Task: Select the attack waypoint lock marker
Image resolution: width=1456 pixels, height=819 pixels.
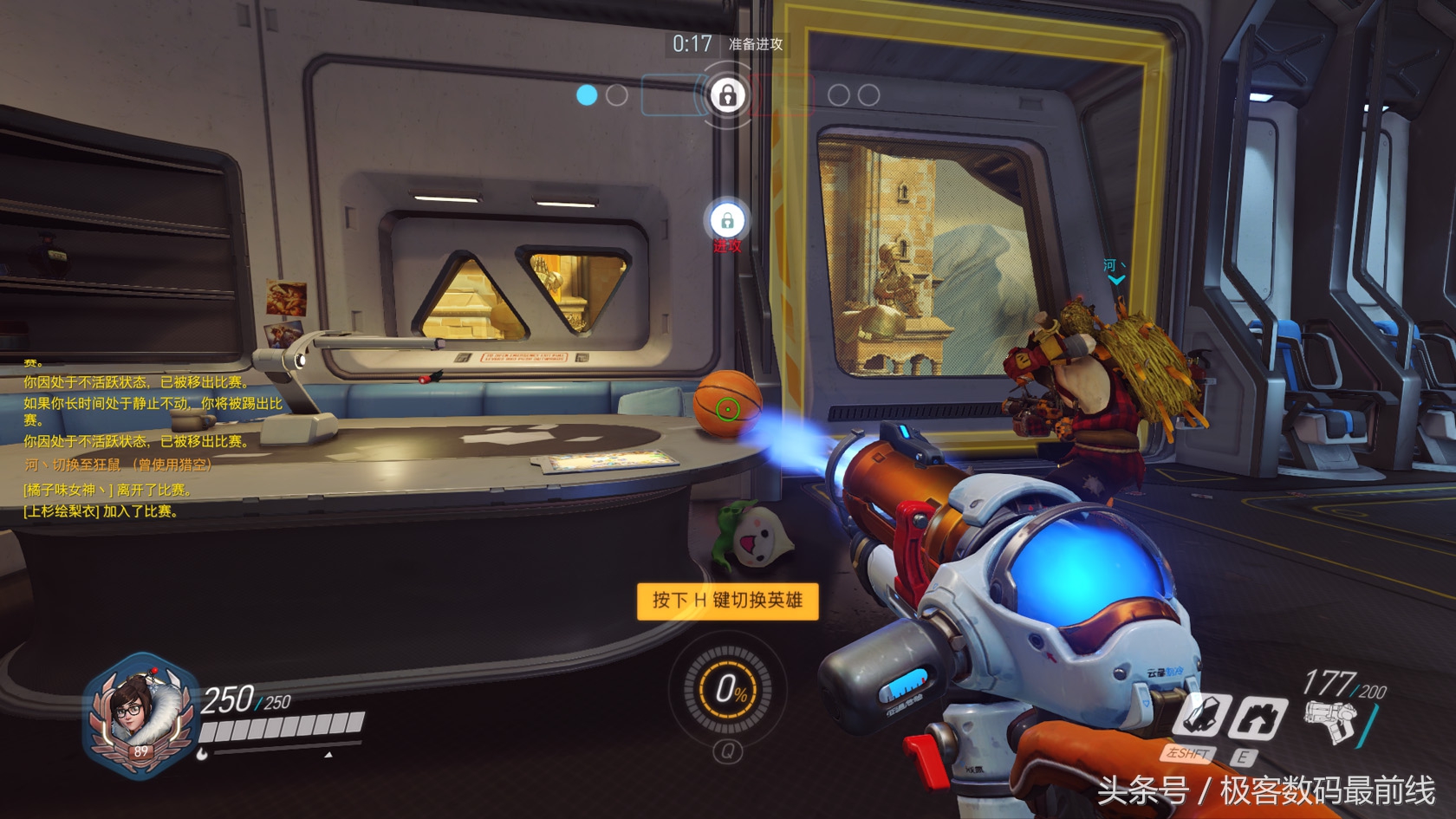Action: click(x=727, y=221)
